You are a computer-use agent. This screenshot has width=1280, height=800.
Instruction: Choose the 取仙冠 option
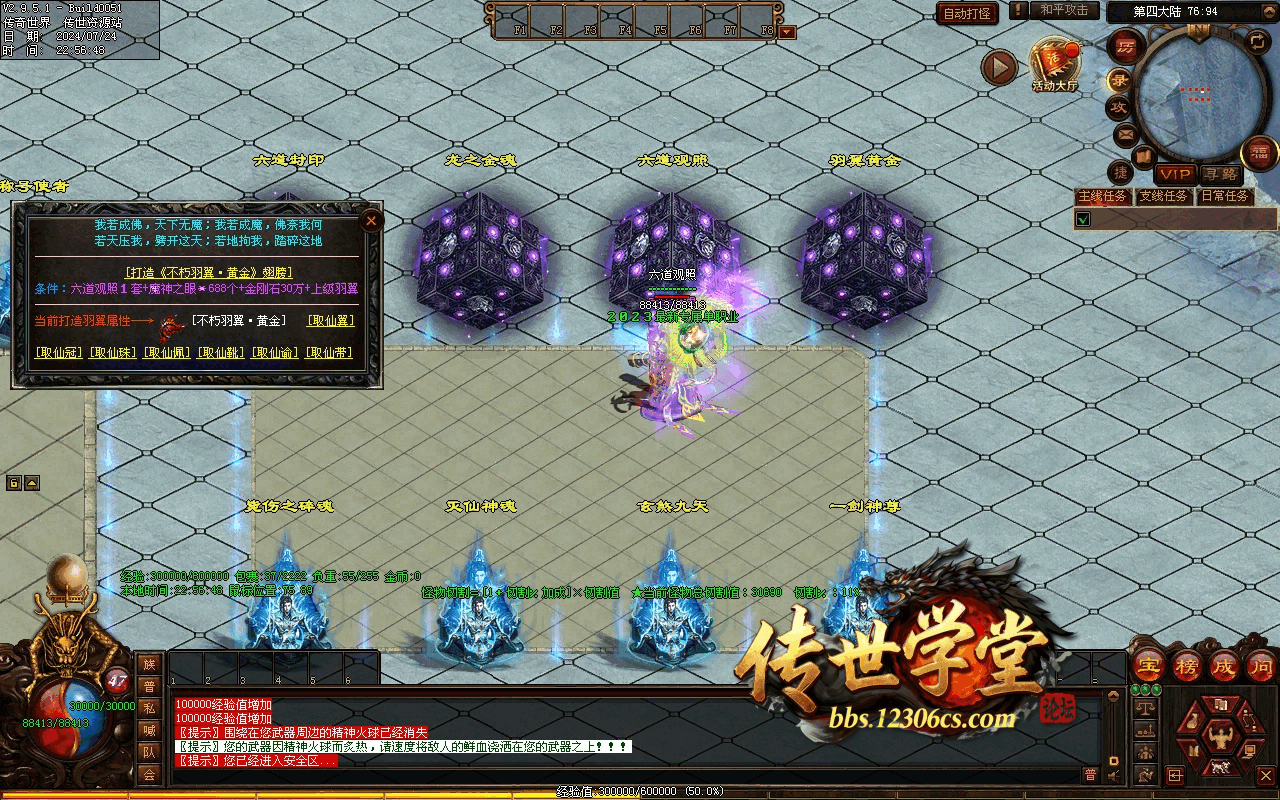pos(58,353)
